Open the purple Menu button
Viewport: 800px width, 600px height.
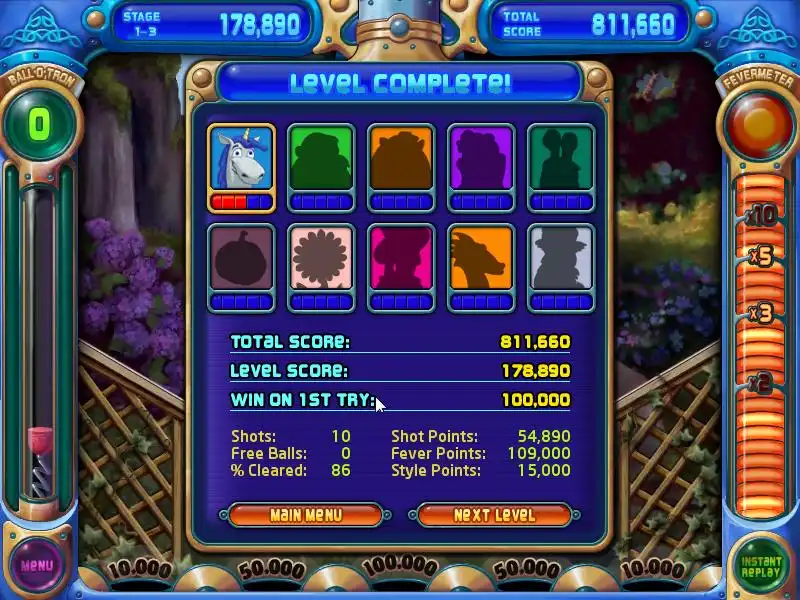tap(37, 565)
